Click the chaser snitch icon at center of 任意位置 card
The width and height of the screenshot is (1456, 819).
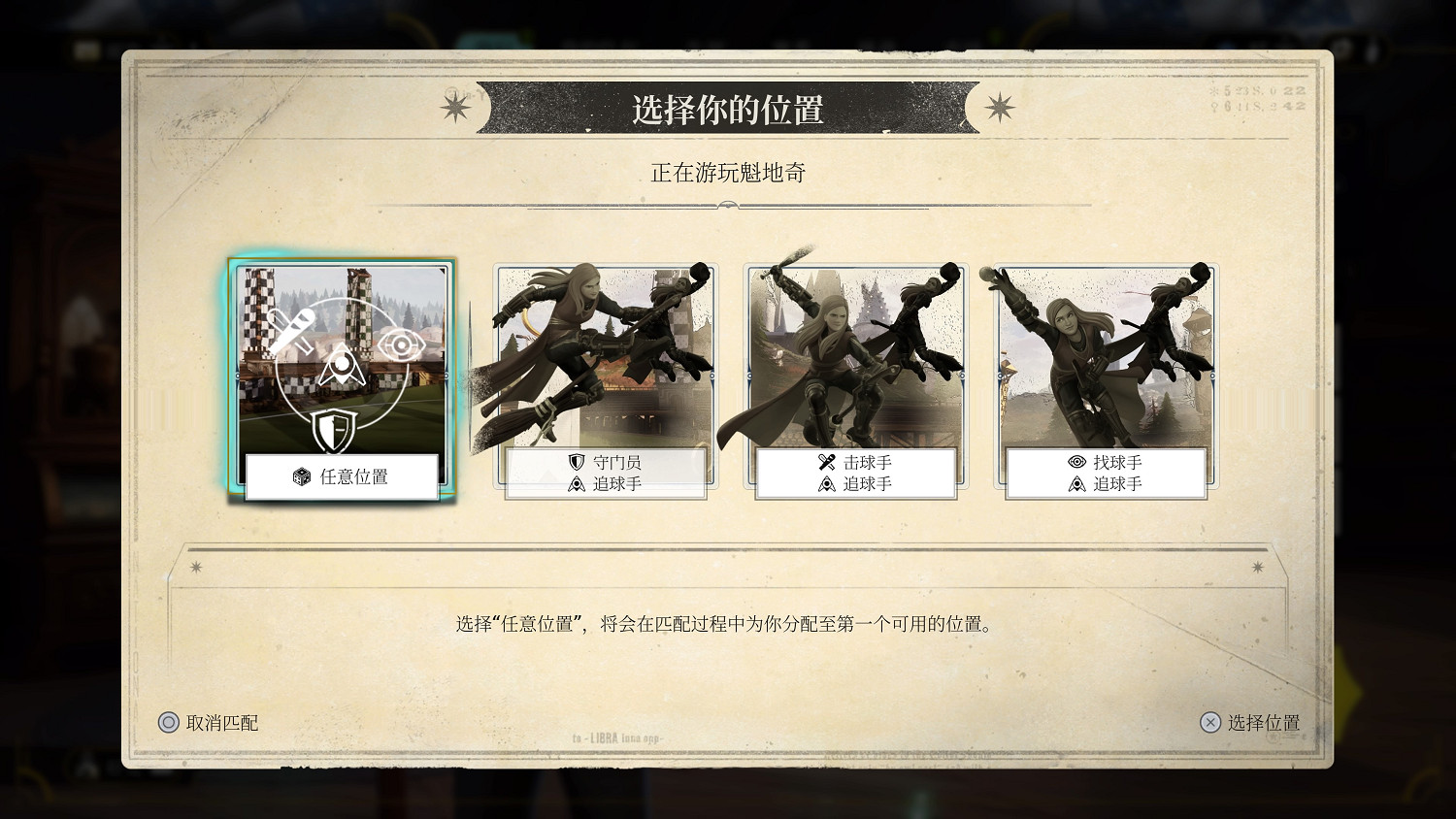(x=343, y=363)
